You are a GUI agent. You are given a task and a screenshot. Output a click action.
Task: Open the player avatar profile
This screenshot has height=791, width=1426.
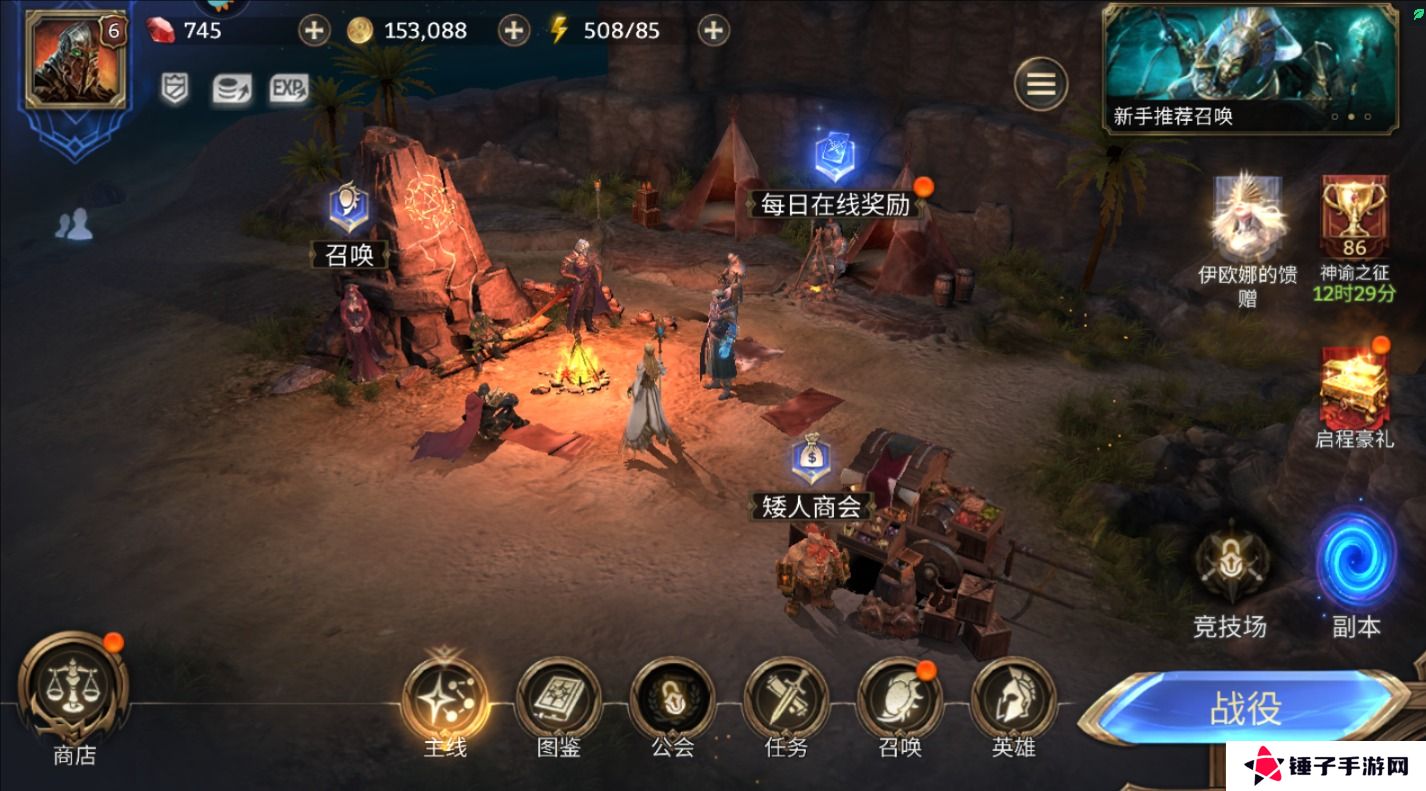click(75, 59)
